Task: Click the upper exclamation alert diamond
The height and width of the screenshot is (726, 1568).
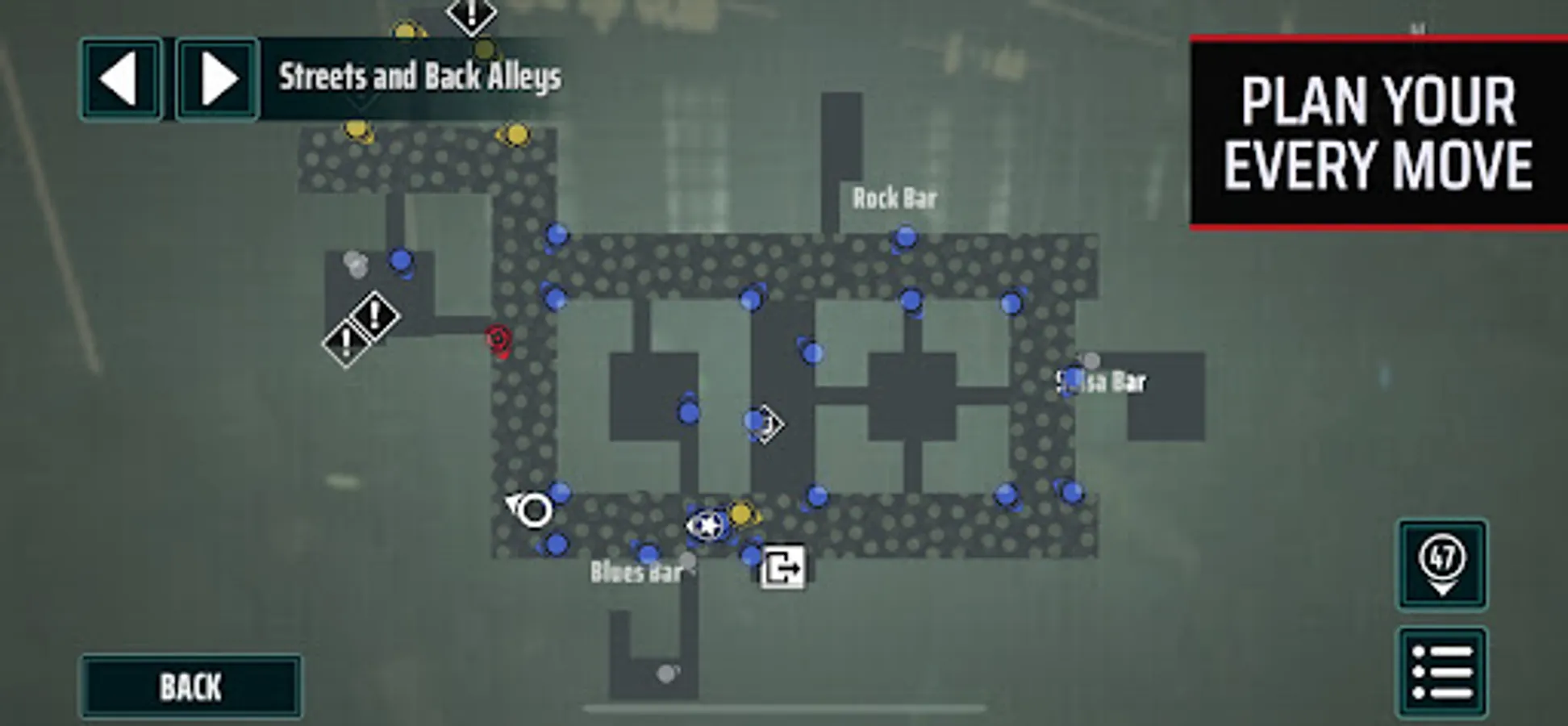Action: click(373, 315)
